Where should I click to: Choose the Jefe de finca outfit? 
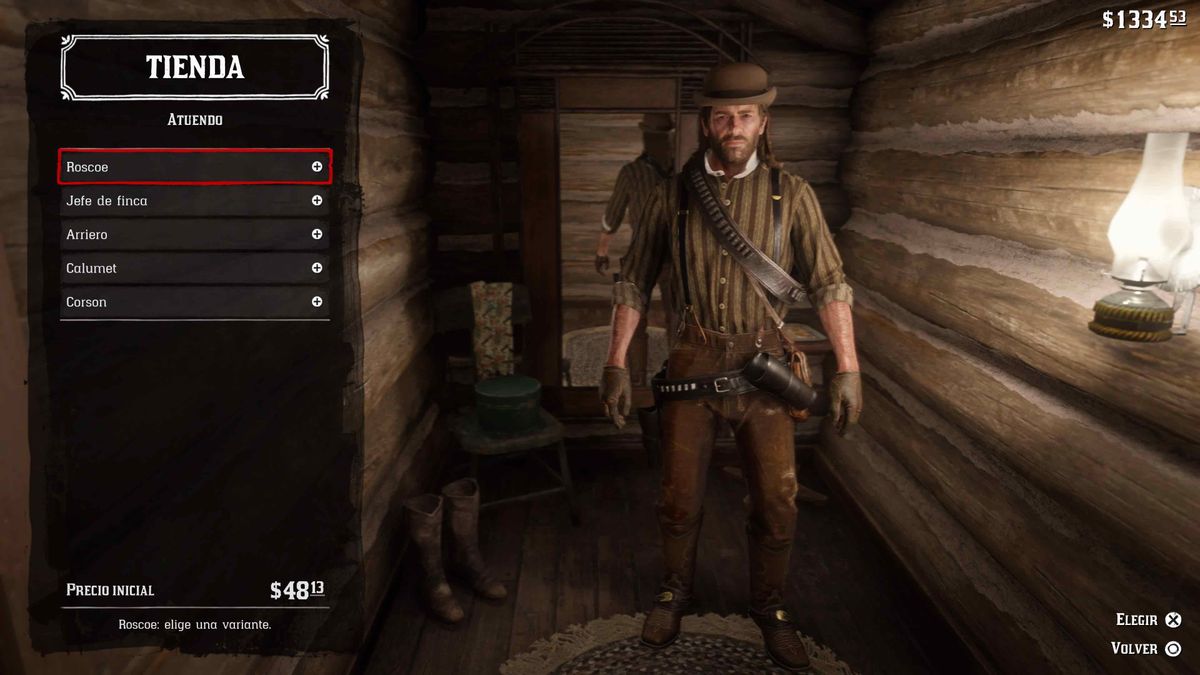click(x=194, y=201)
